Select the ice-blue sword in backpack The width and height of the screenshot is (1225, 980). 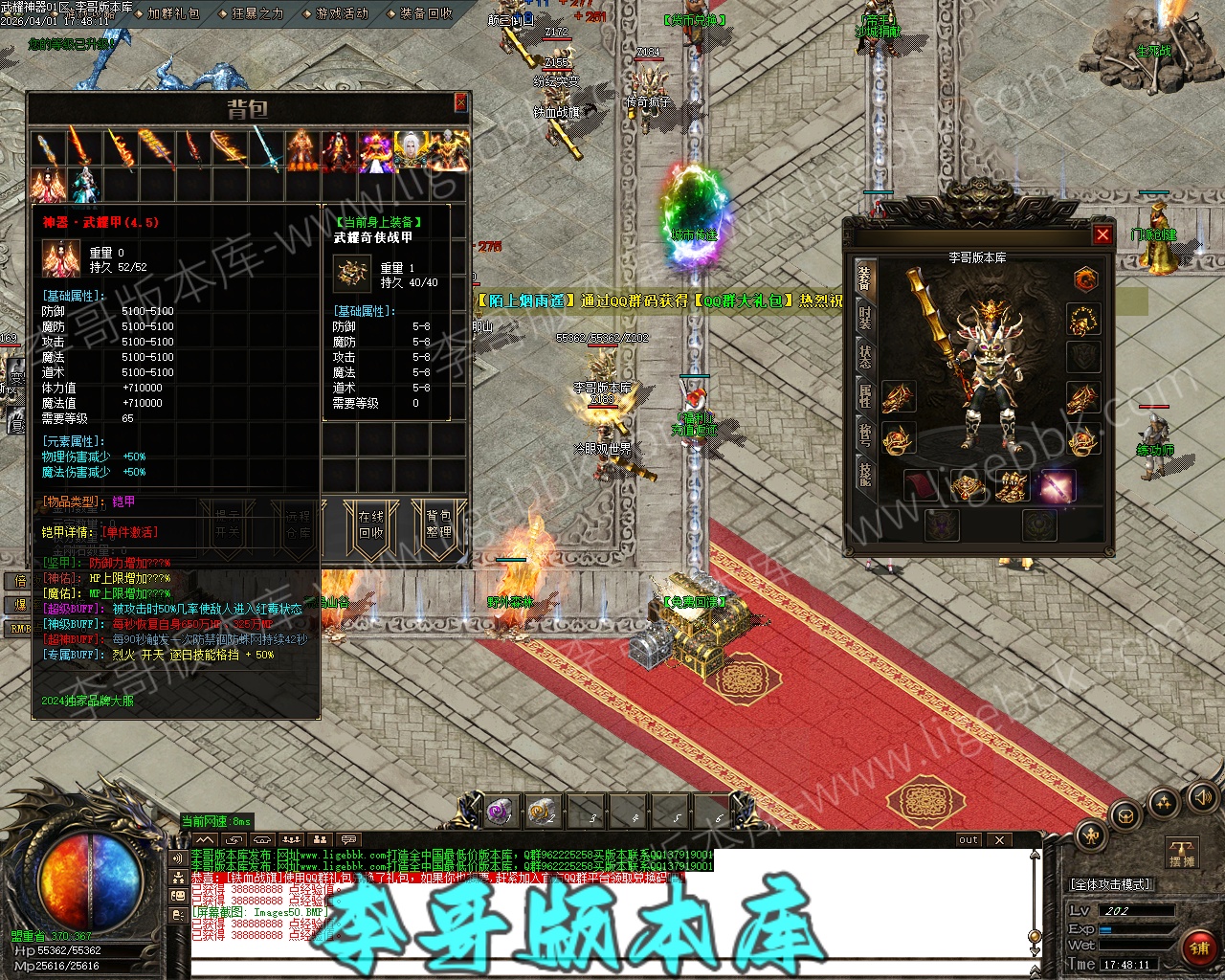pos(266,151)
